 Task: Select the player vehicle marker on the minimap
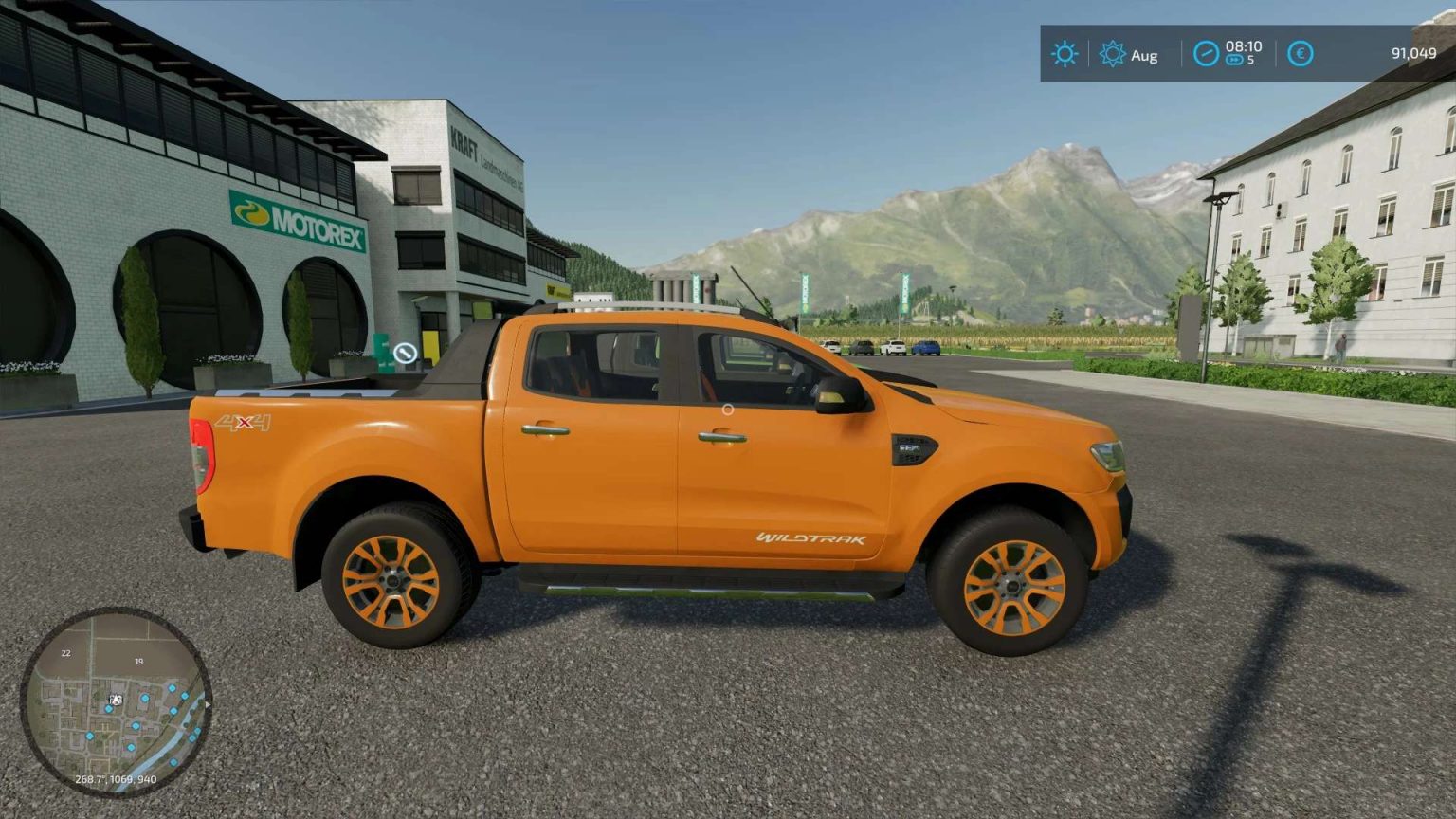tap(117, 700)
